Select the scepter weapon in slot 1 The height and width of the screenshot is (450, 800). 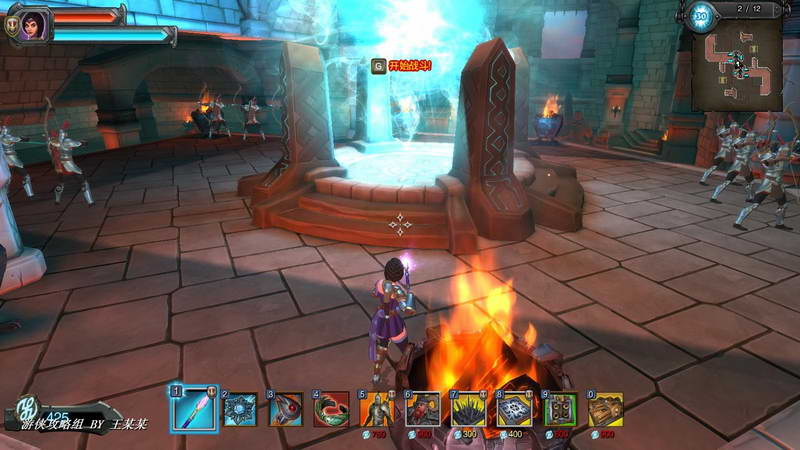point(194,409)
